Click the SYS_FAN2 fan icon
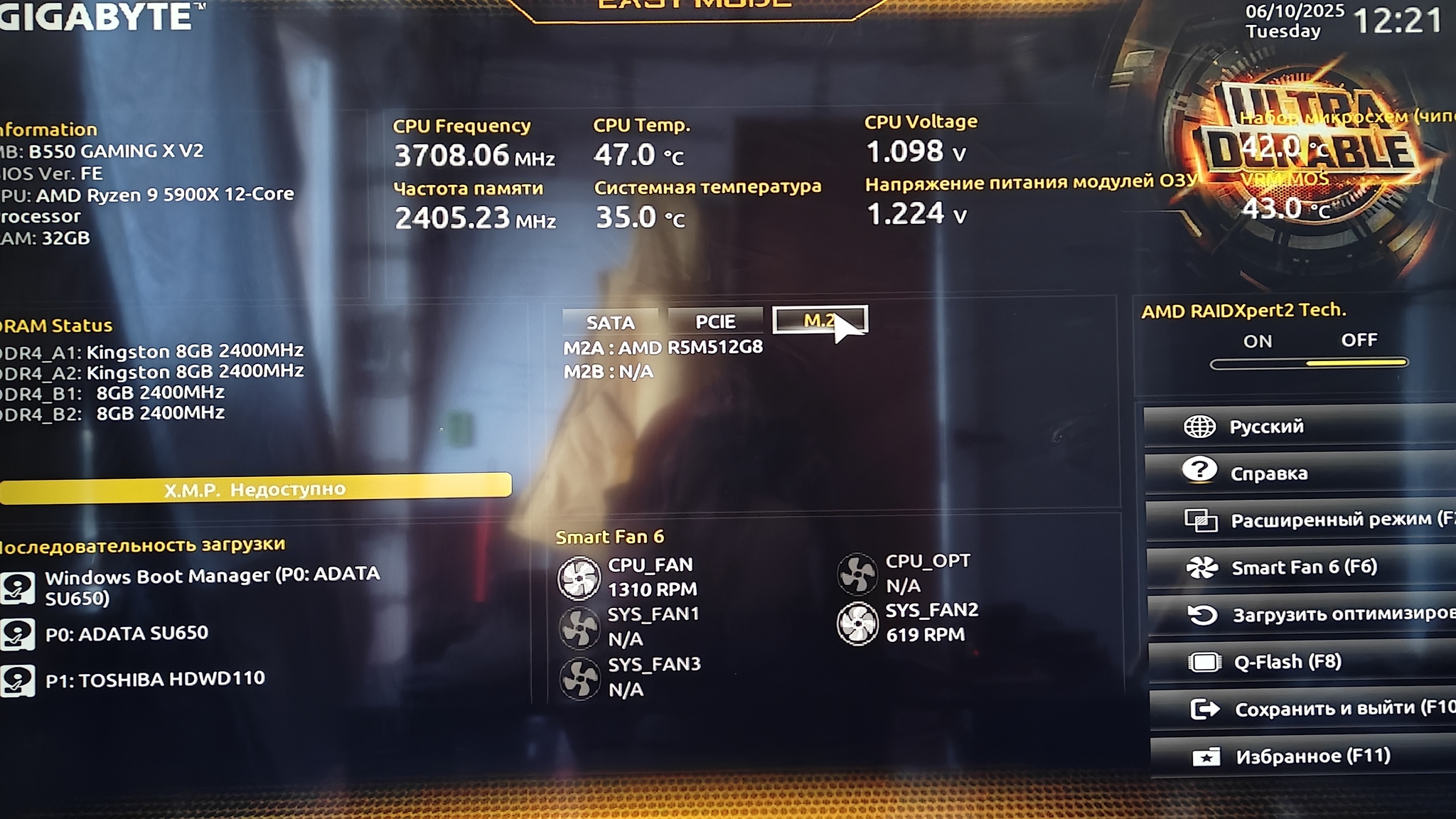The width and height of the screenshot is (1456, 819). coord(857,623)
